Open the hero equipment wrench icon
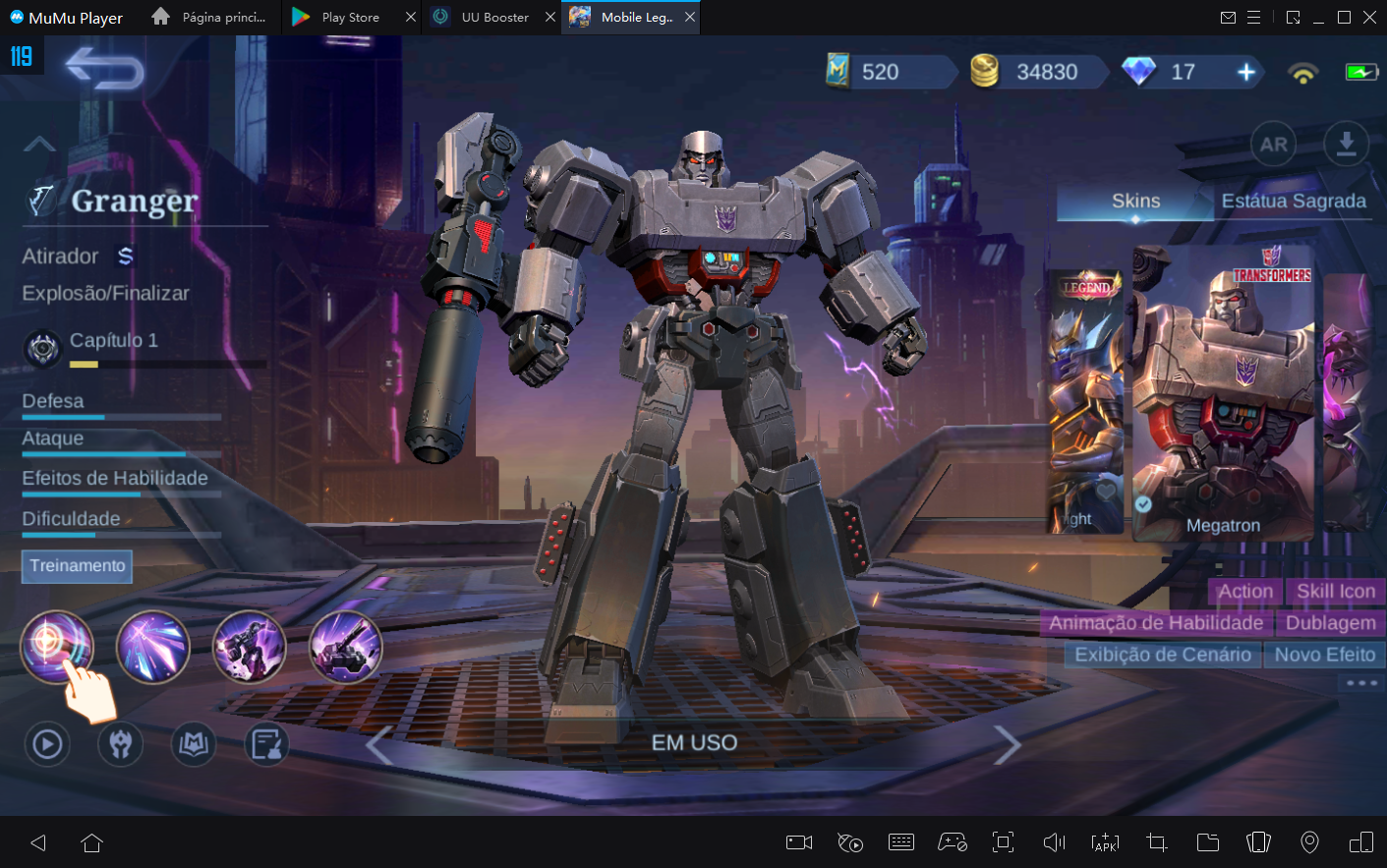1387x868 pixels. point(120,744)
